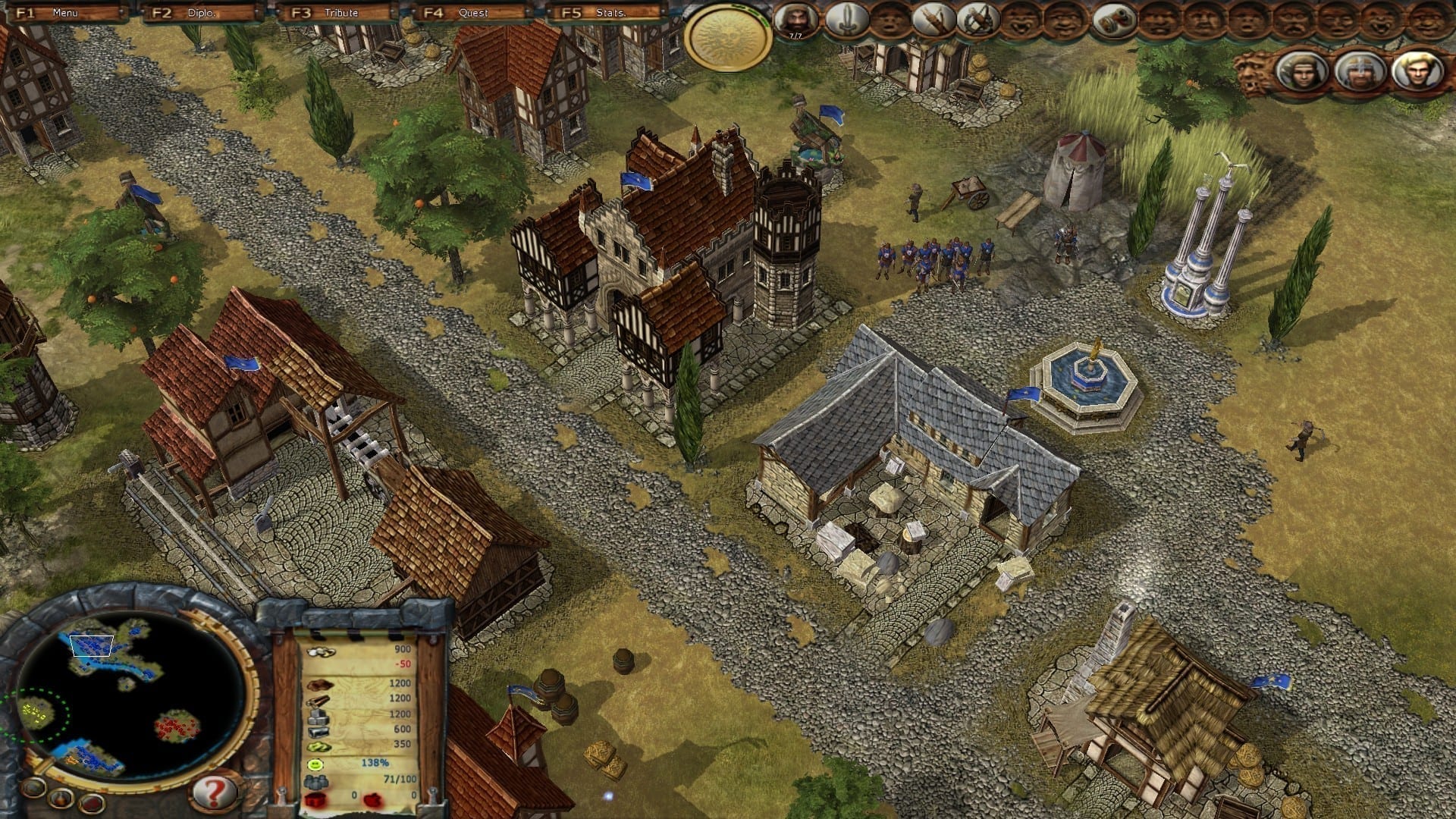
Task: Open help with the red question mark
Action: point(214,792)
